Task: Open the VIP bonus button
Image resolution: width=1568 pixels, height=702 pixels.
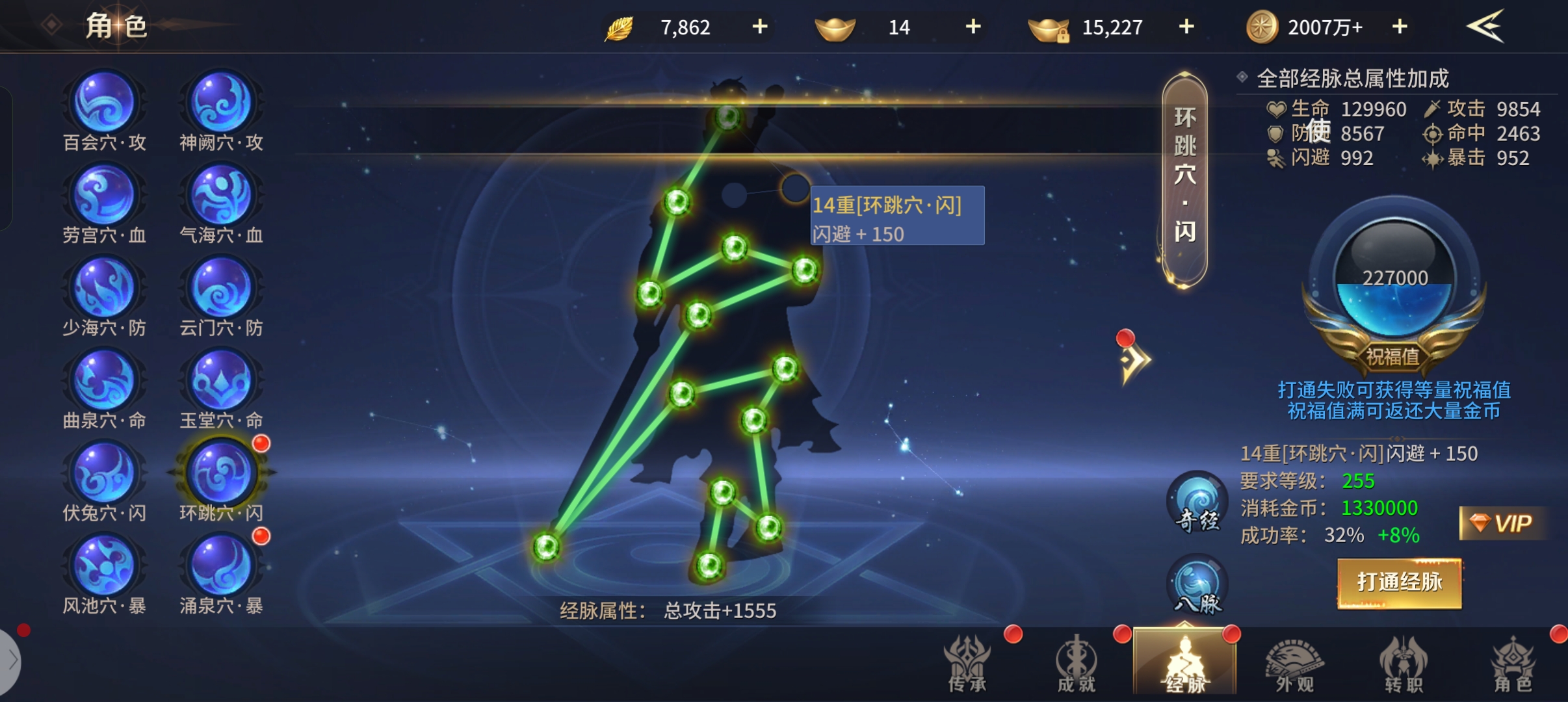Action: tap(1502, 523)
